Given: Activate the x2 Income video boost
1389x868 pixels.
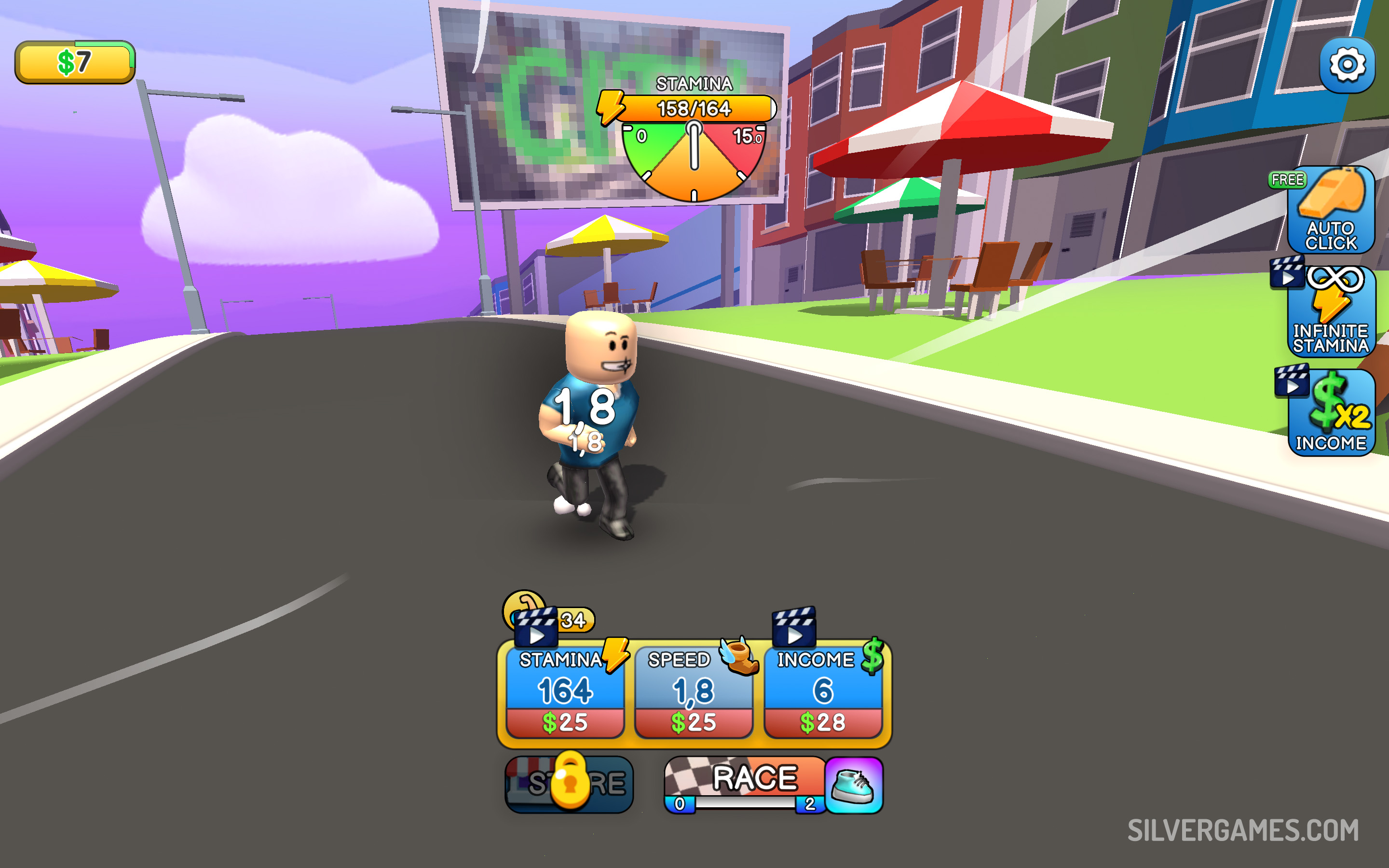Looking at the screenshot, I should pyautogui.click(x=1331, y=413).
